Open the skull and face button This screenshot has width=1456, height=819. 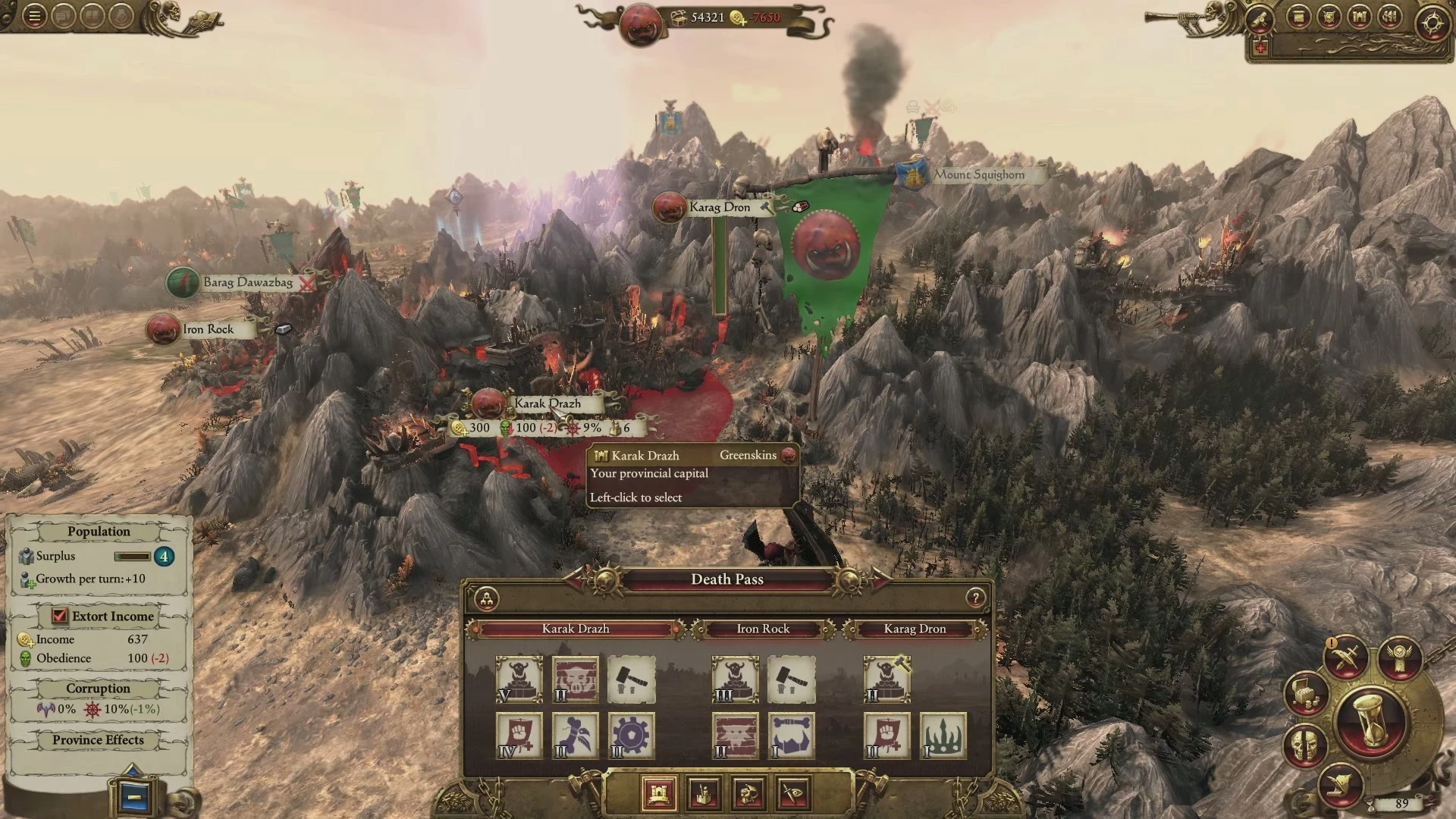[x=1306, y=745]
